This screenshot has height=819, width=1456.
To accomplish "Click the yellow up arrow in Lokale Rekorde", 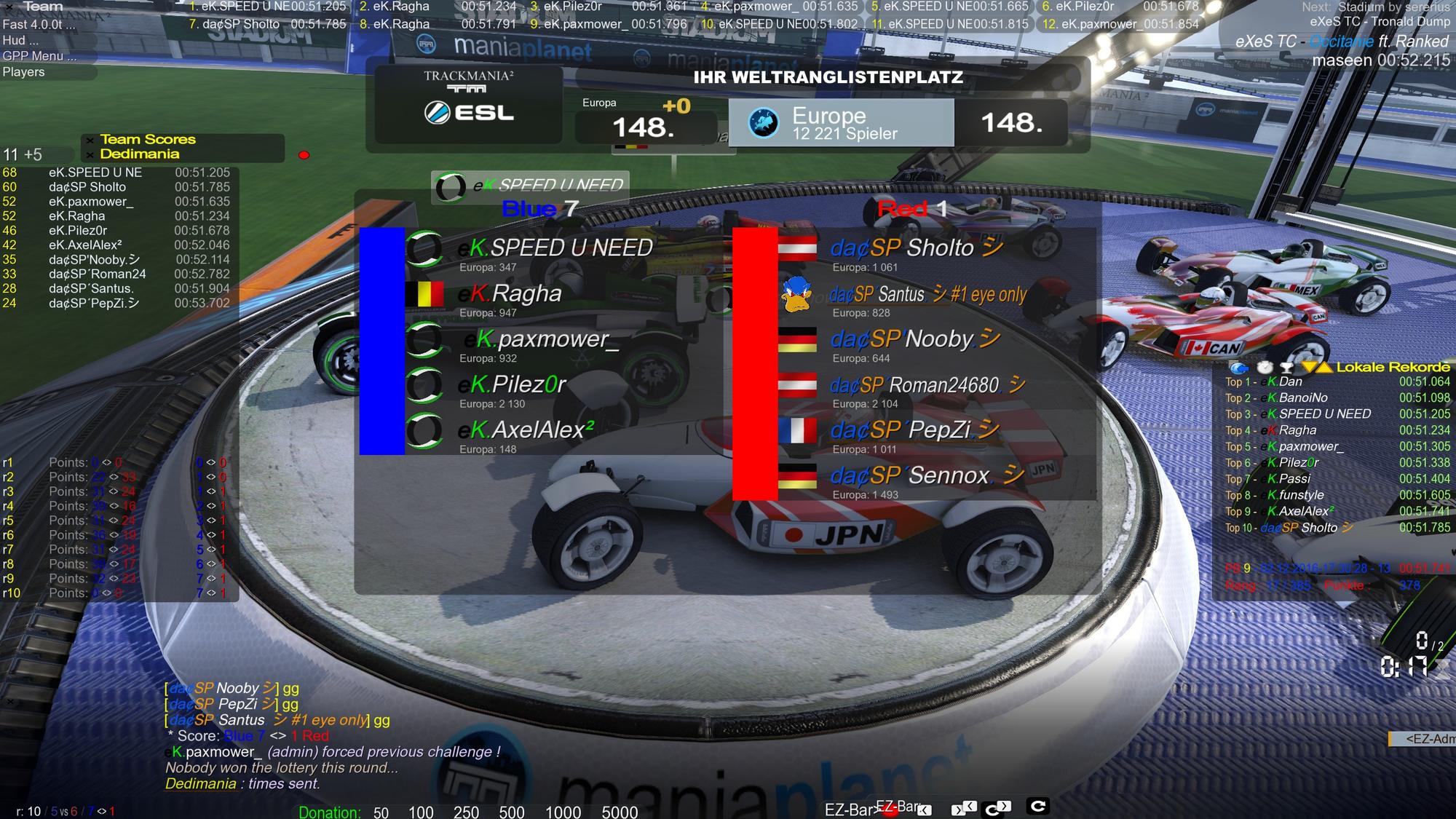I will point(1324,367).
